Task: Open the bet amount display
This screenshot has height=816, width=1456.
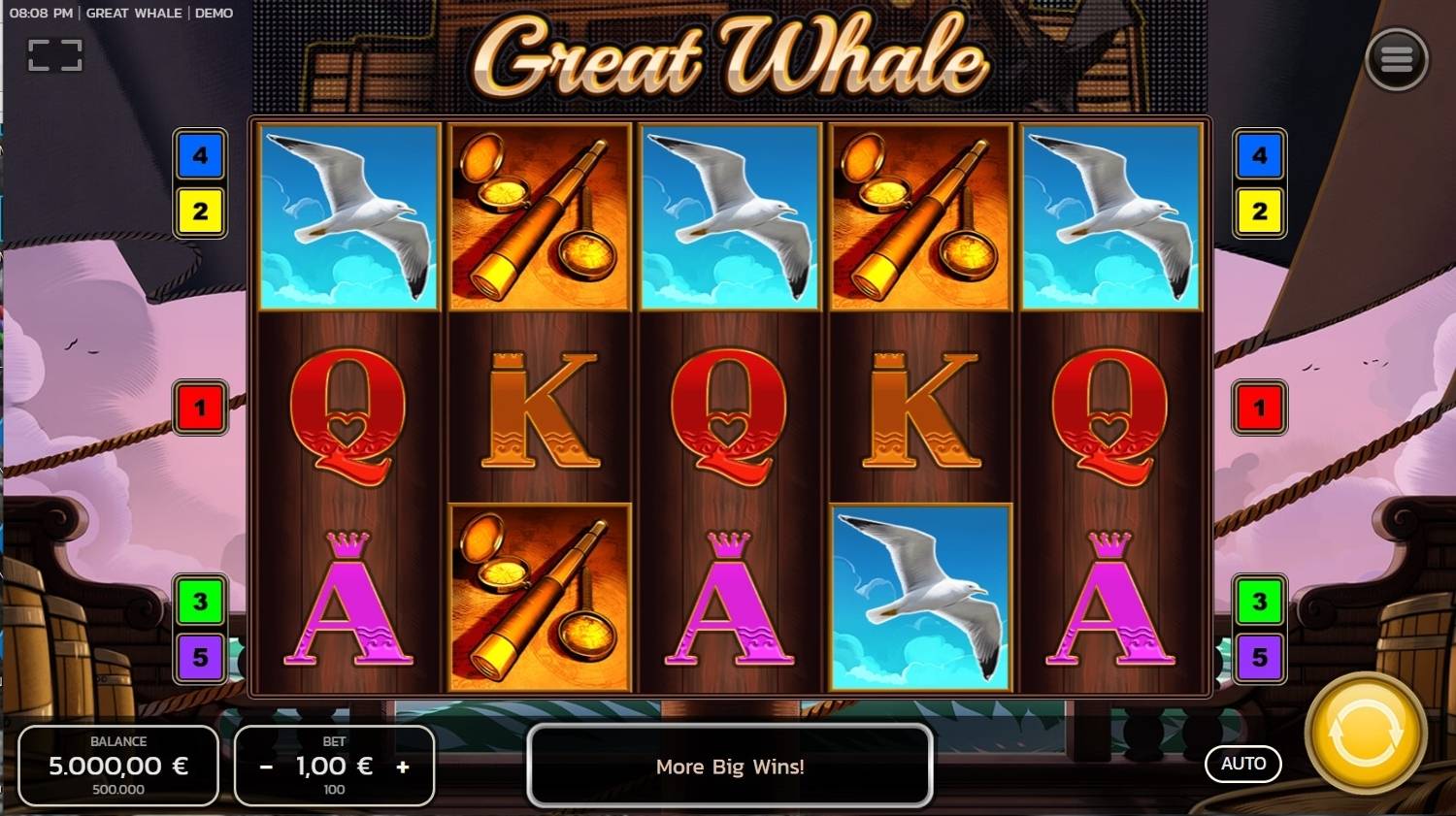Action: (x=335, y=766)
